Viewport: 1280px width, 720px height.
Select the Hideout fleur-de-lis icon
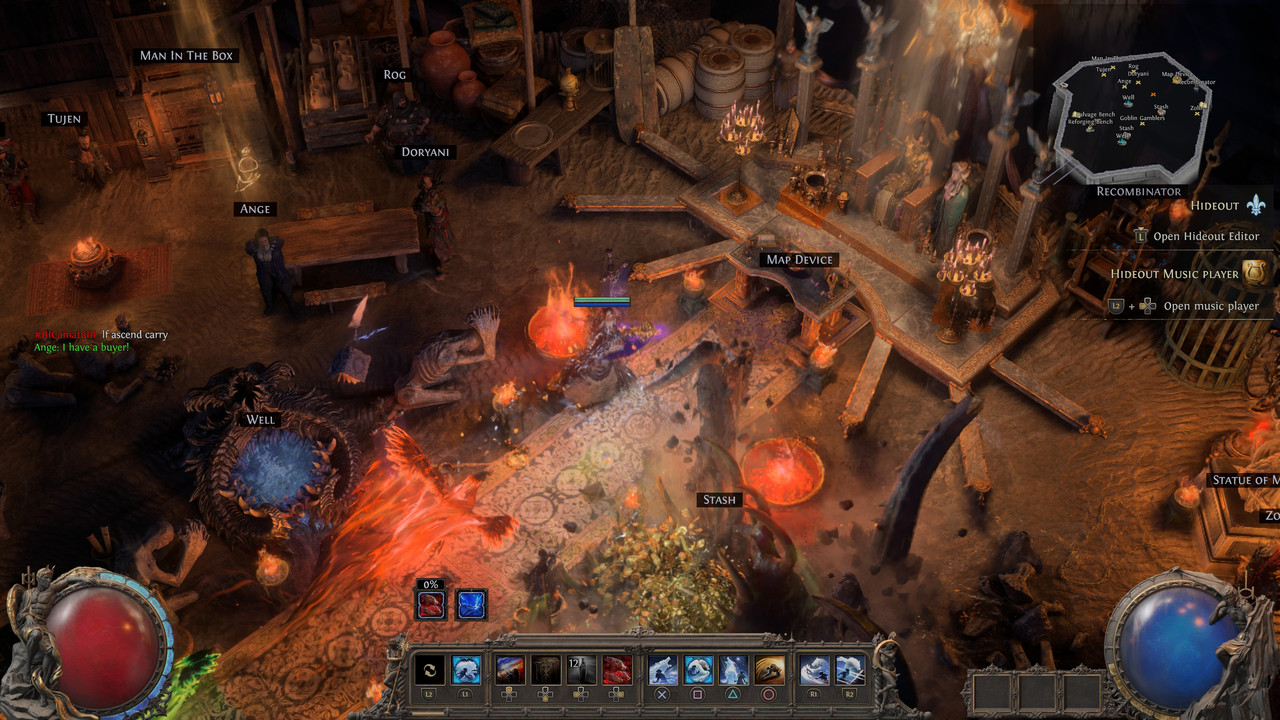tap(1256, 205)
